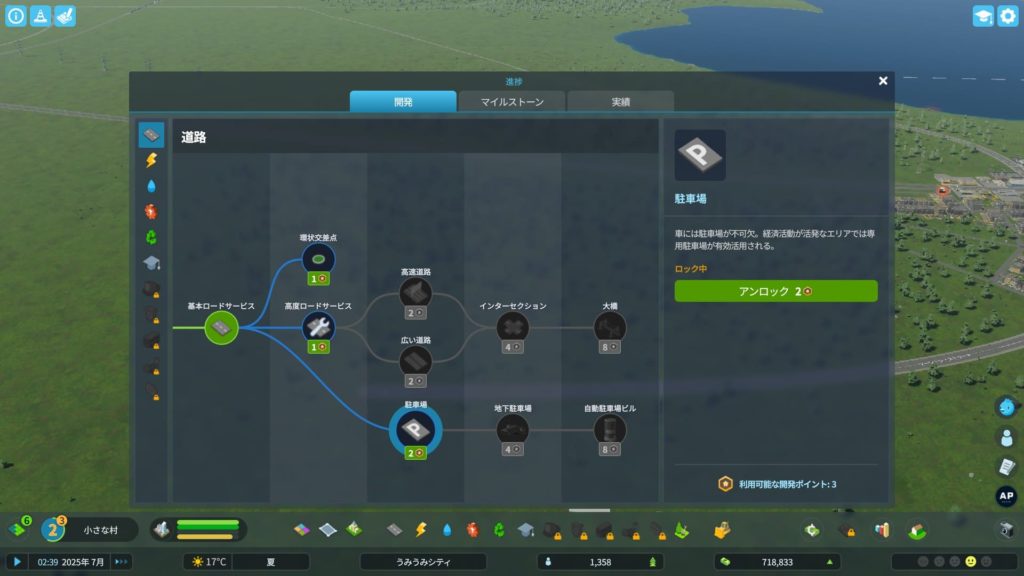This screenshot has width=1024, height=576.
Task: Pick the インターセクション node
Action: [513, 327]
